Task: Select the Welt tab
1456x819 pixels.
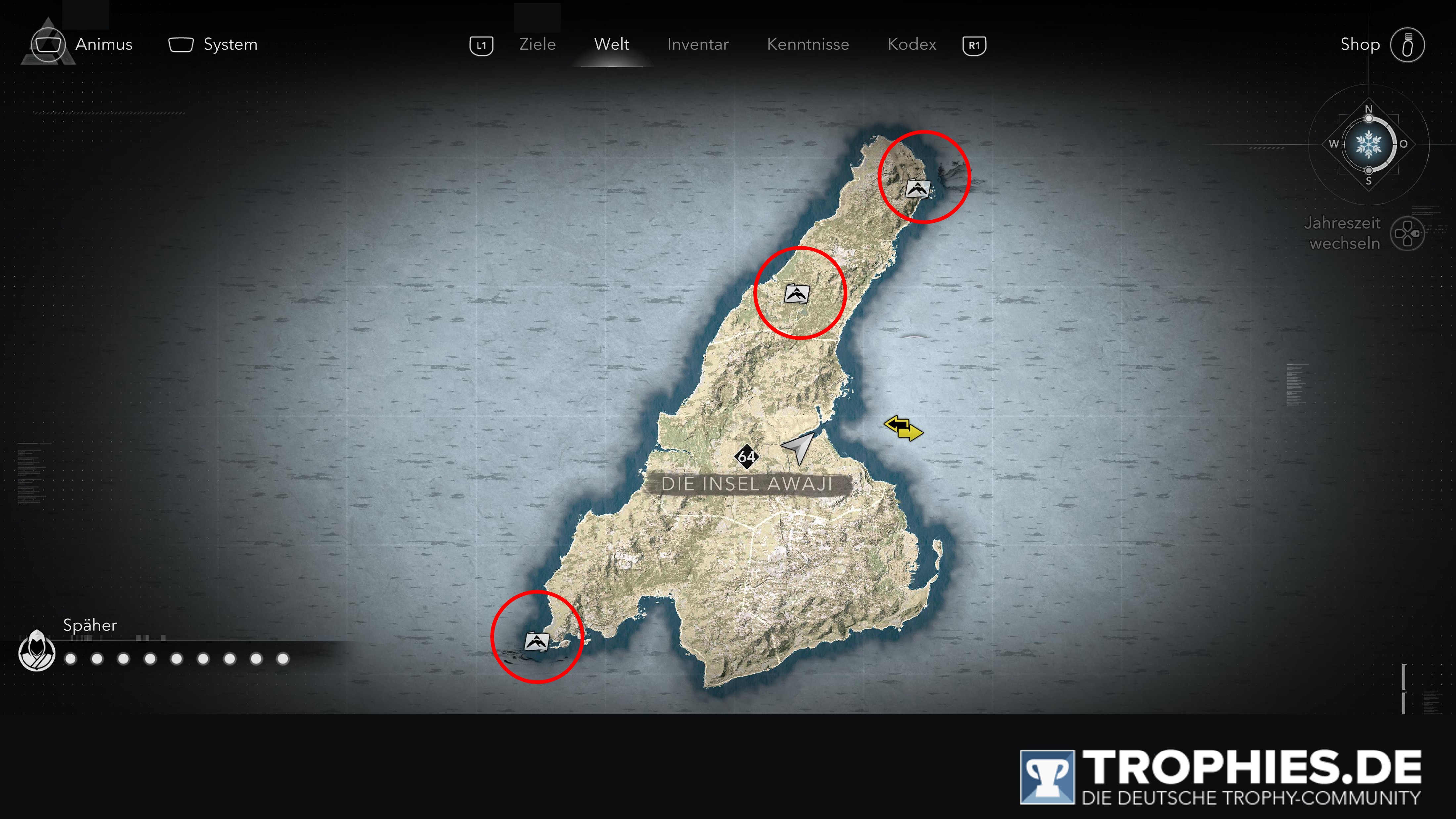Action: click(x=612, y=45)
